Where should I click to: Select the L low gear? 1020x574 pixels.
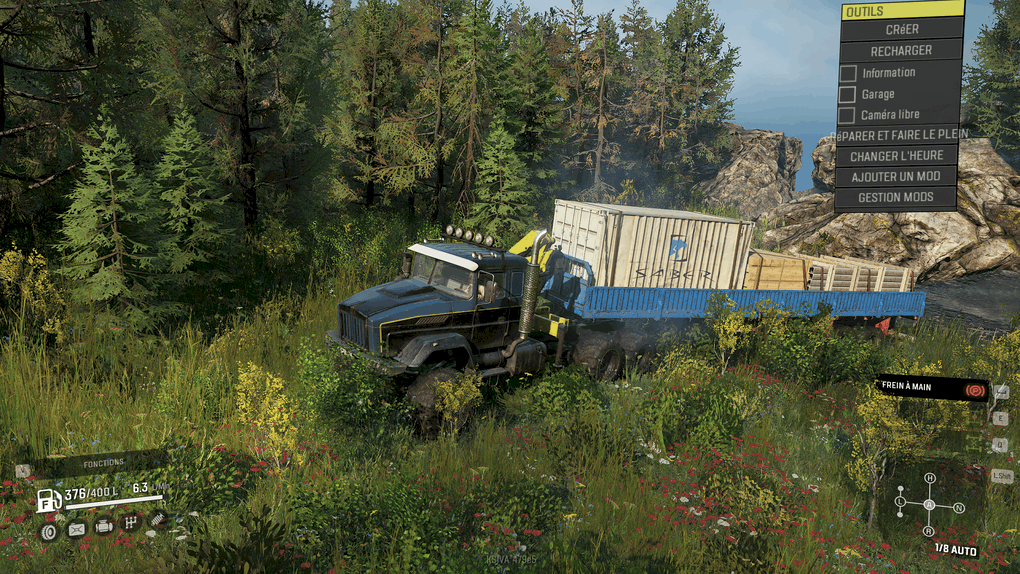[x=900, y=500]
